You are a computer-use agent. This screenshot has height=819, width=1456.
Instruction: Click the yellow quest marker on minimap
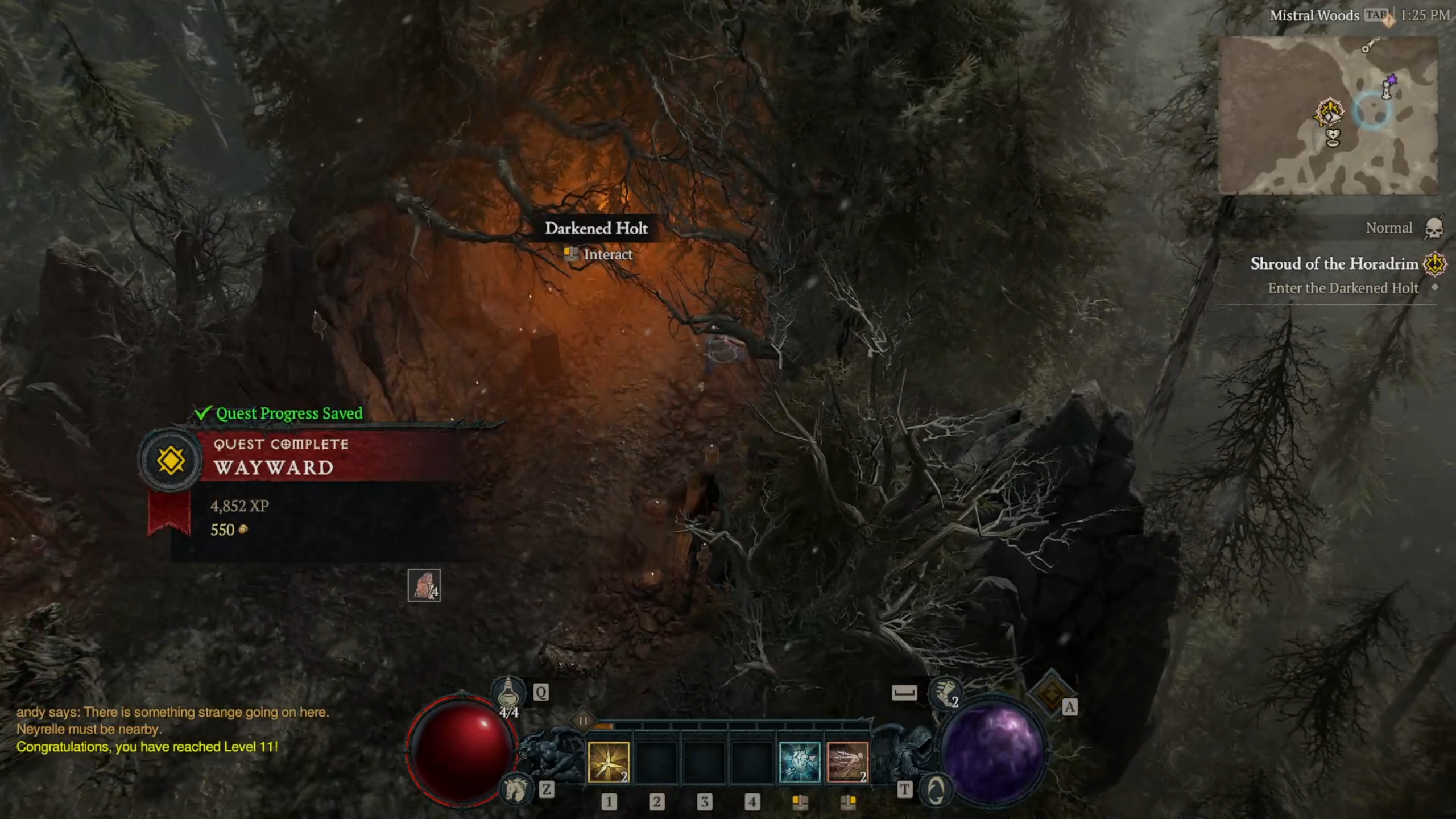[1329, 112]
